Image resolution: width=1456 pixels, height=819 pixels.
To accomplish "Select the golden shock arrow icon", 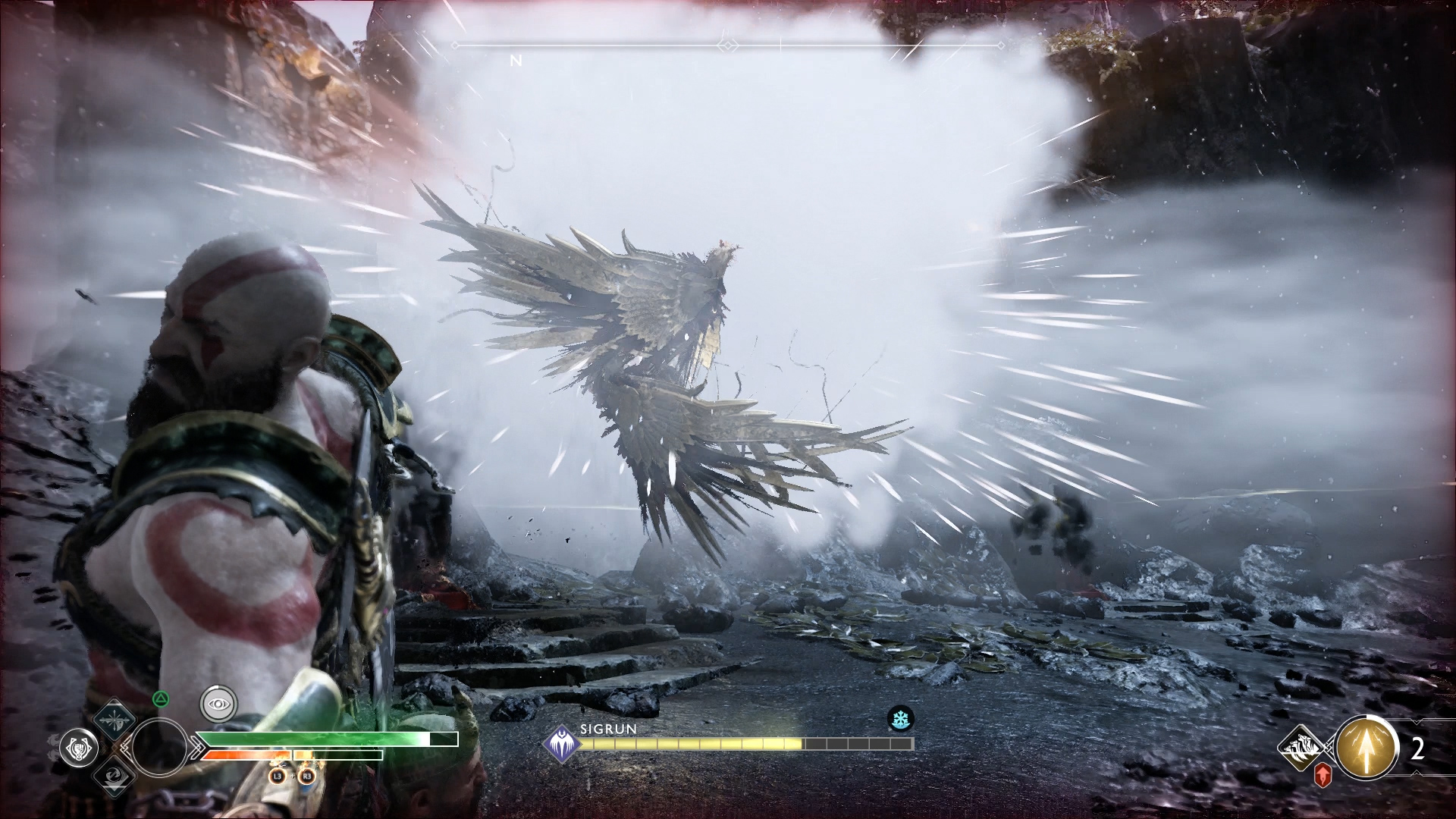I will pyautogui.click(x=1365, y=747).
